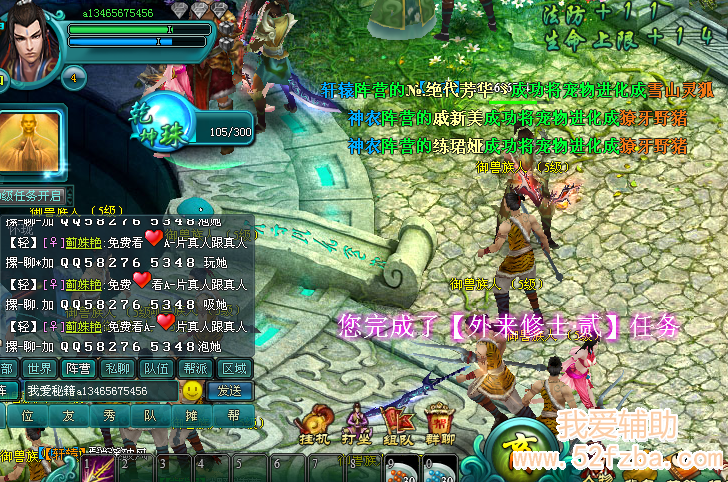The width and height of the screenshot is (728, 482).
Task: Show the 区域 area chat tab
Action: coord(234,368)
